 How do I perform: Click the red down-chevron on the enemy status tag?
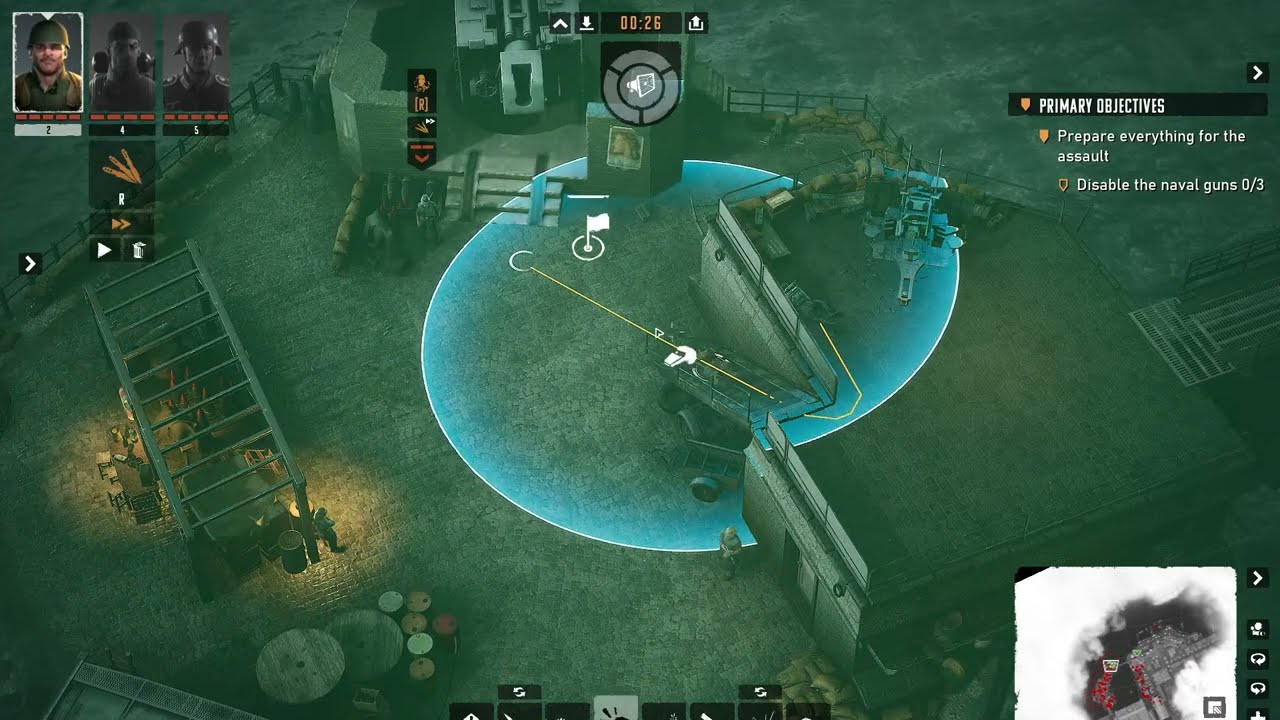pos(422,155)
